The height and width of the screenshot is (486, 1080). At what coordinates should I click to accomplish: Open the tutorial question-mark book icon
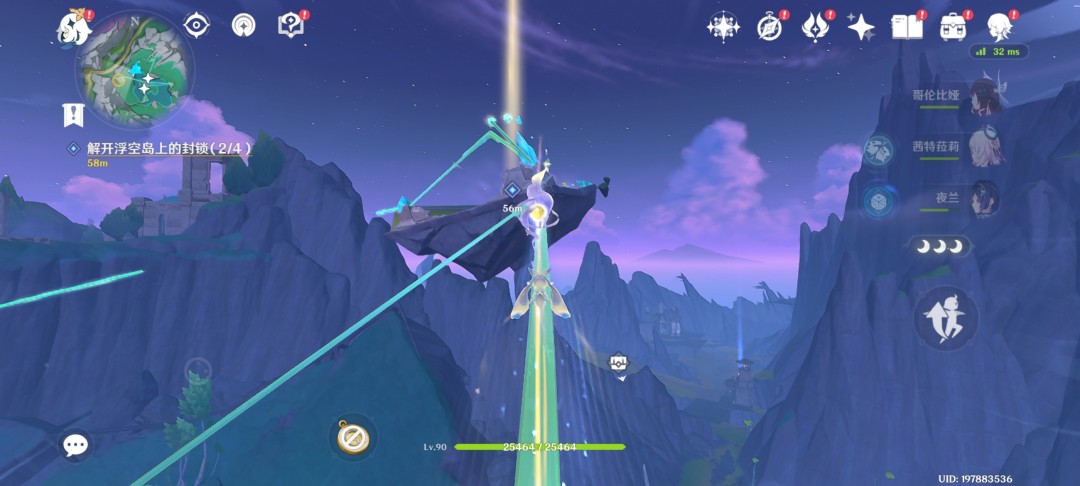pos(291,26)
